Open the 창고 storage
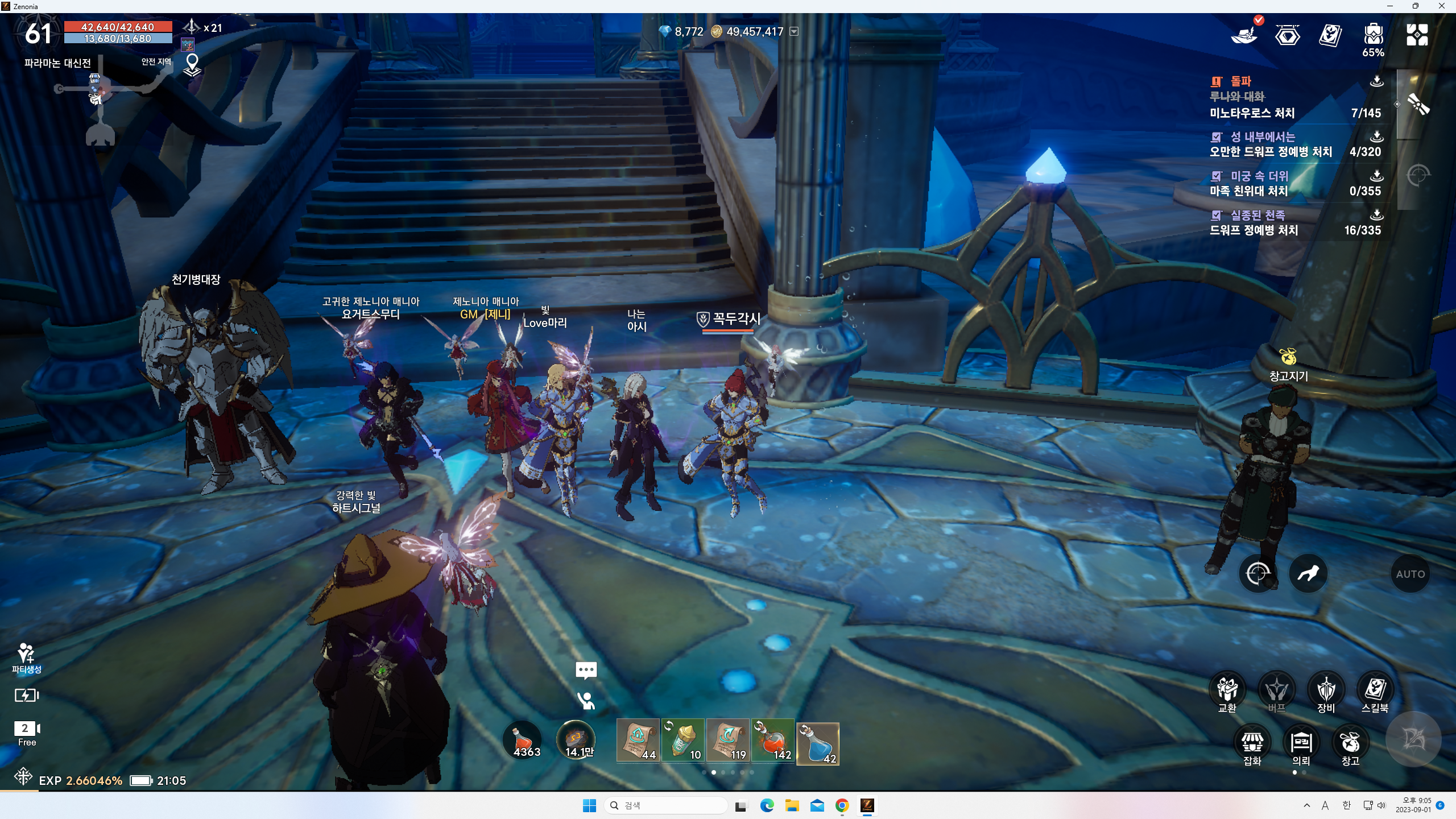 [x=1350, y=745]
